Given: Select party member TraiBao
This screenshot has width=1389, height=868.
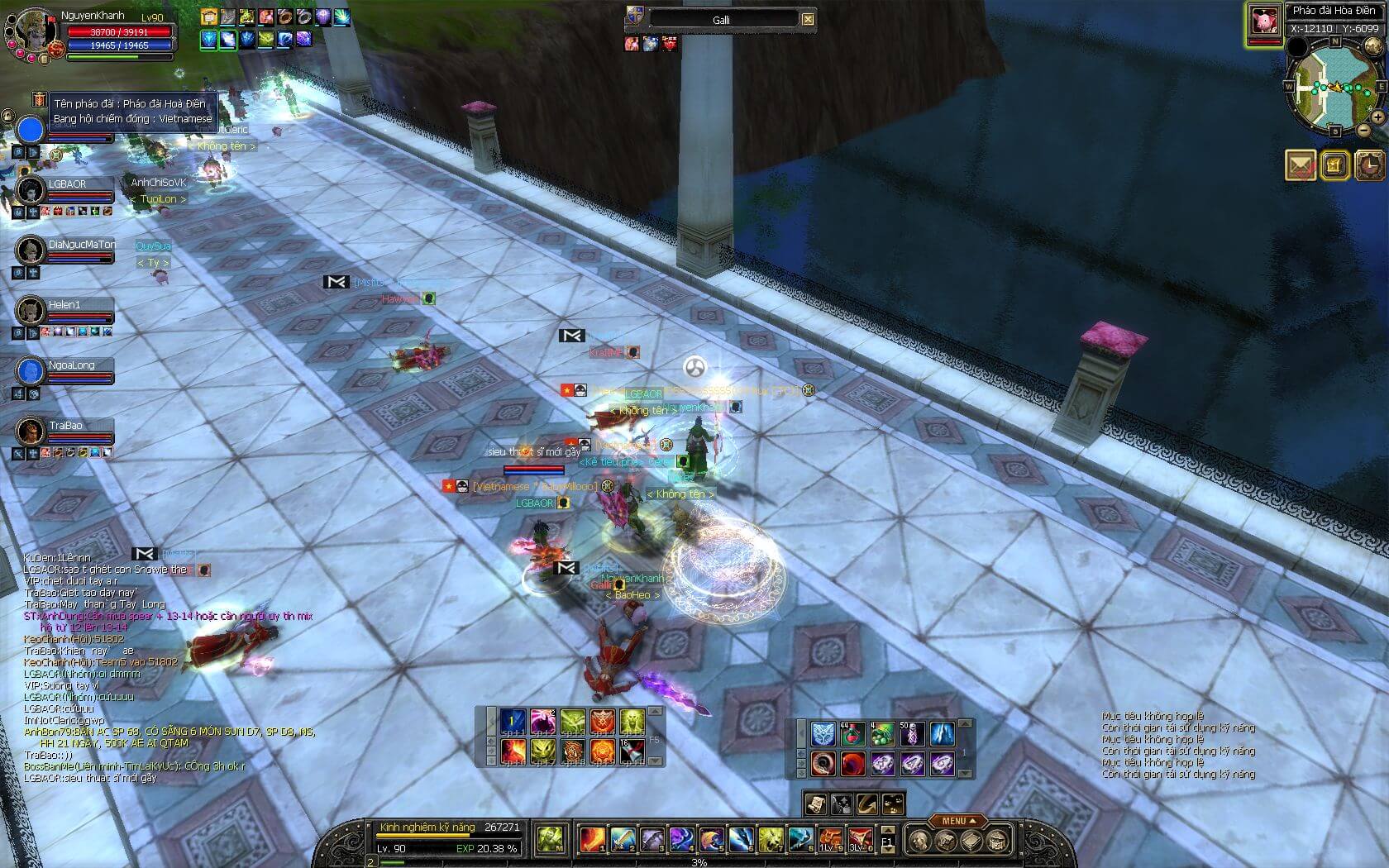Looking at the screenshot, I should click(x=31, y=432).
